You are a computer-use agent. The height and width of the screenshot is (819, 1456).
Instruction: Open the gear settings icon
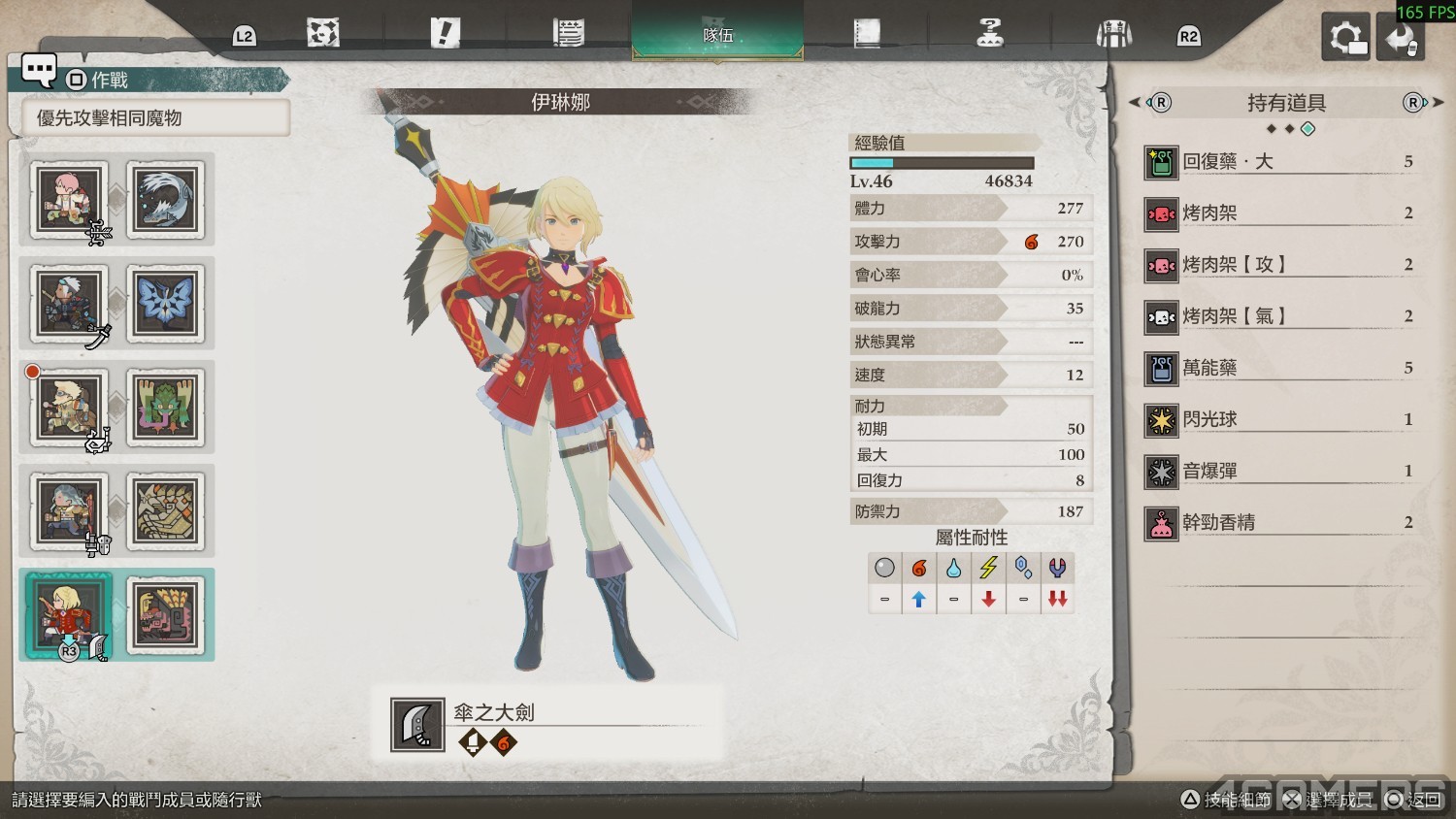1345,38
